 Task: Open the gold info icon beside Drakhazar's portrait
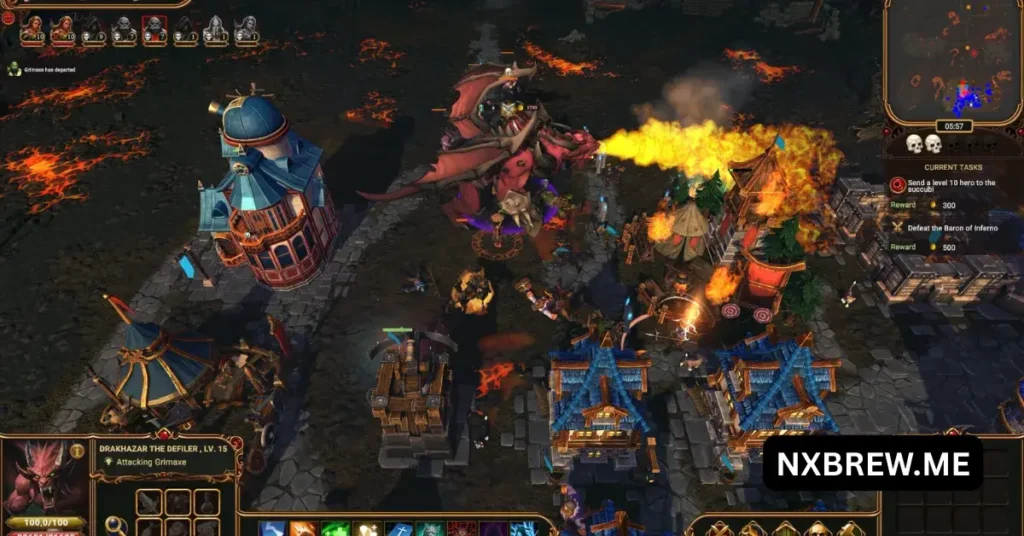pos(77,451)
